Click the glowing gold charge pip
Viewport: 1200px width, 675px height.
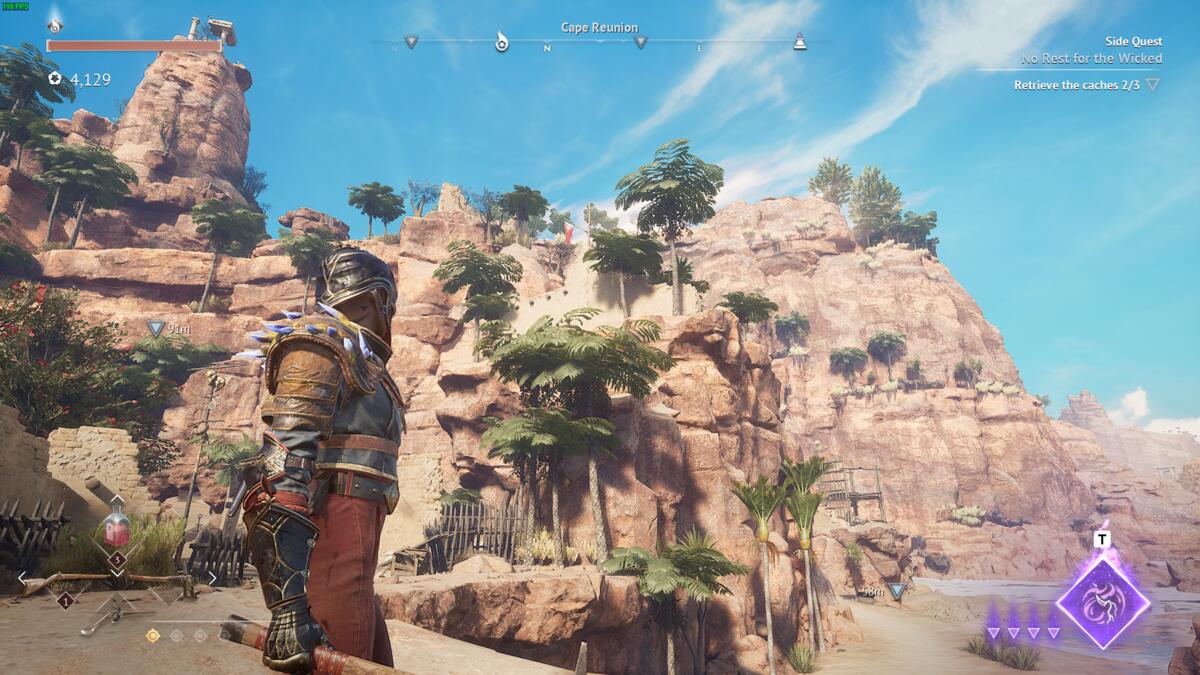(x=153, y=635)
